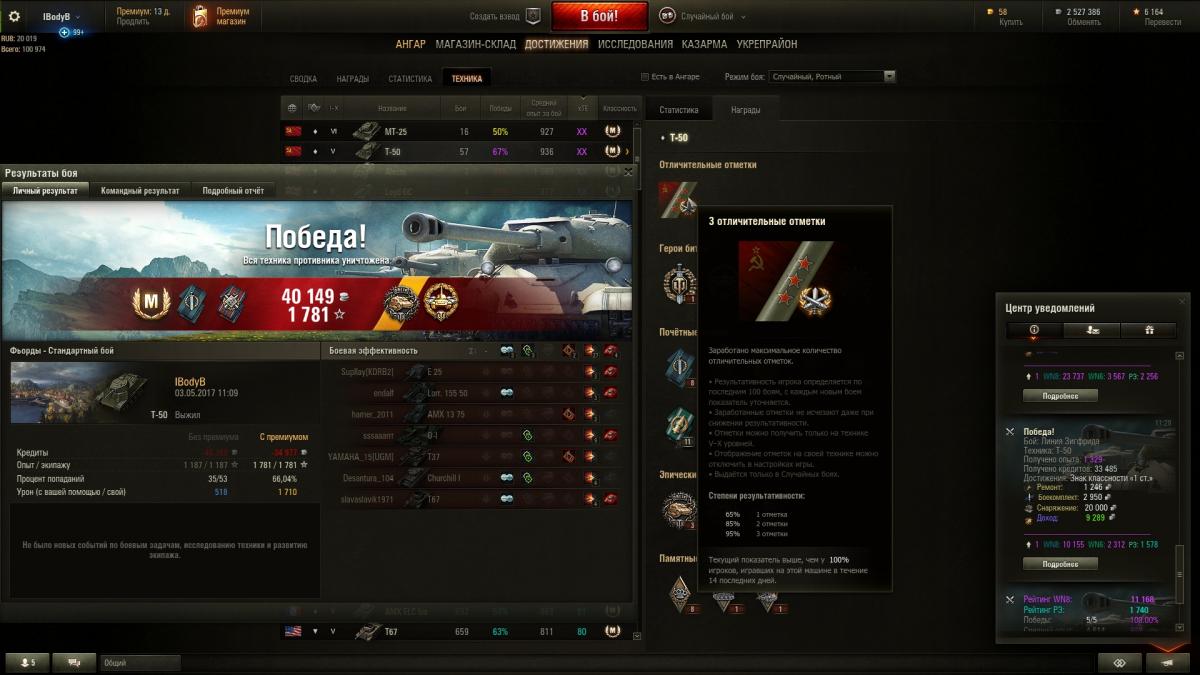Screen dimensions: 1200x675
Task: Go to Магазин-Склад section
Action: pyautogui.click(x=475, y=44)
